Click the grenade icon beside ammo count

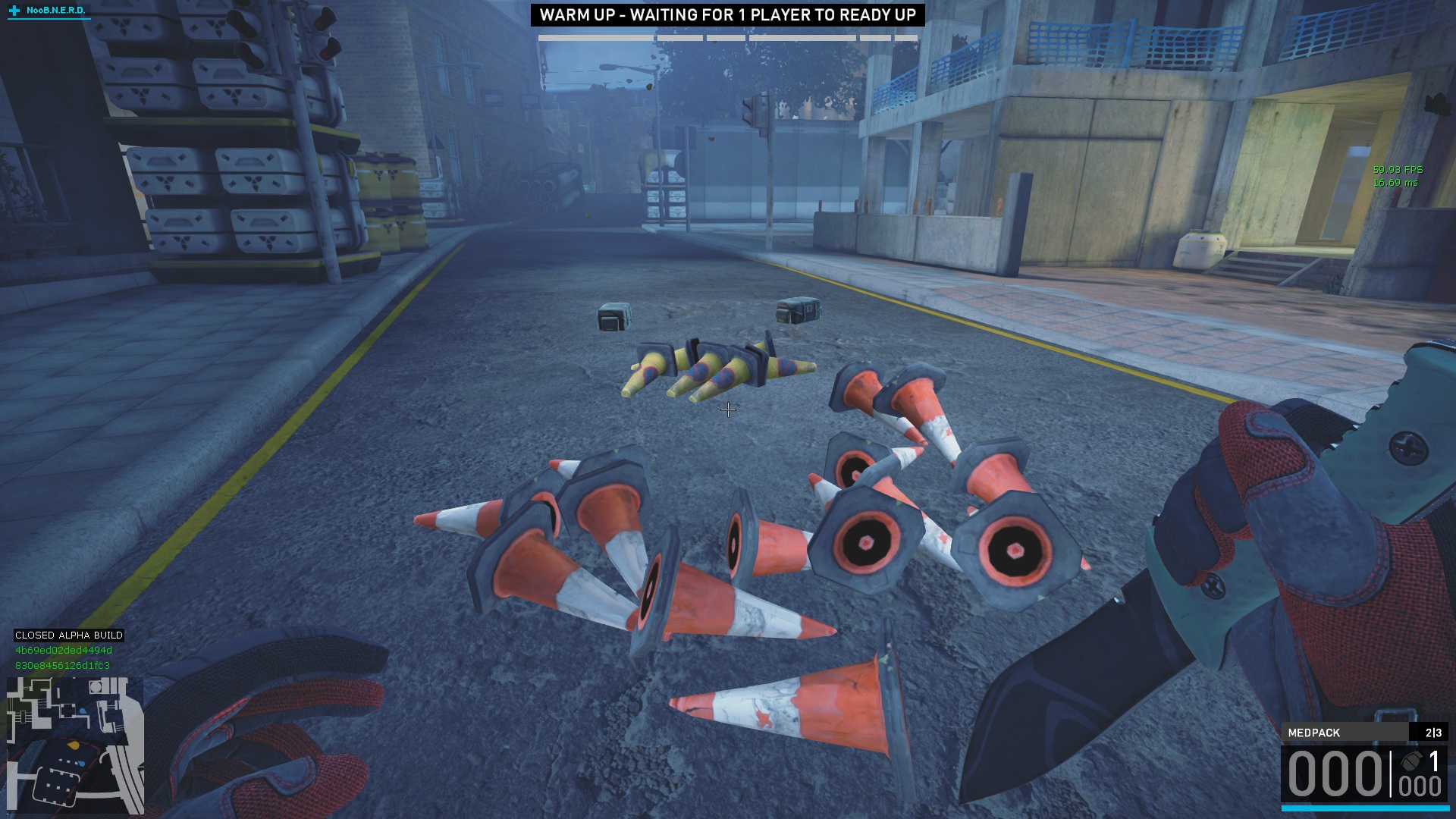coord(1410,761)
